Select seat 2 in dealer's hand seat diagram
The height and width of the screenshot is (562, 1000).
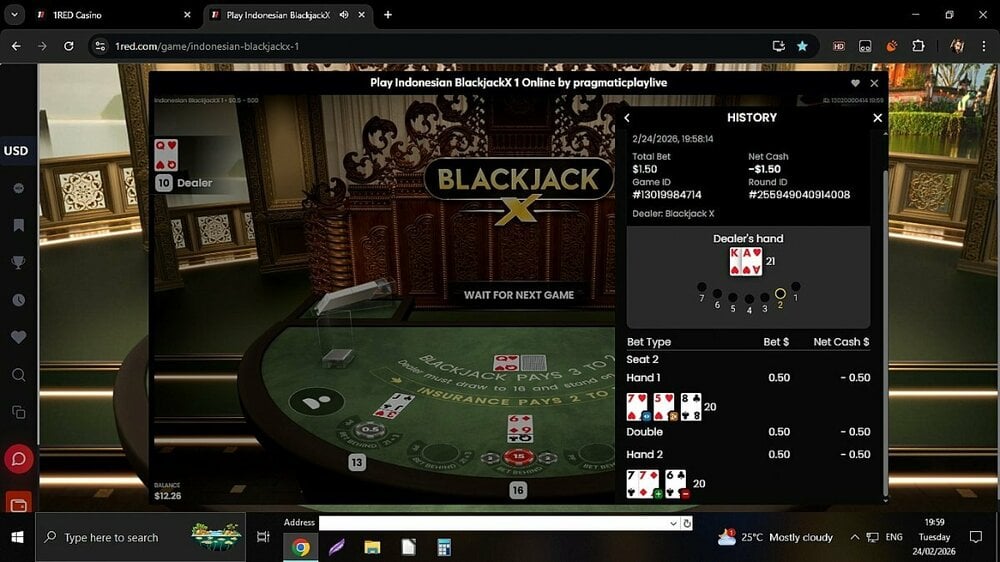[780, 294]
